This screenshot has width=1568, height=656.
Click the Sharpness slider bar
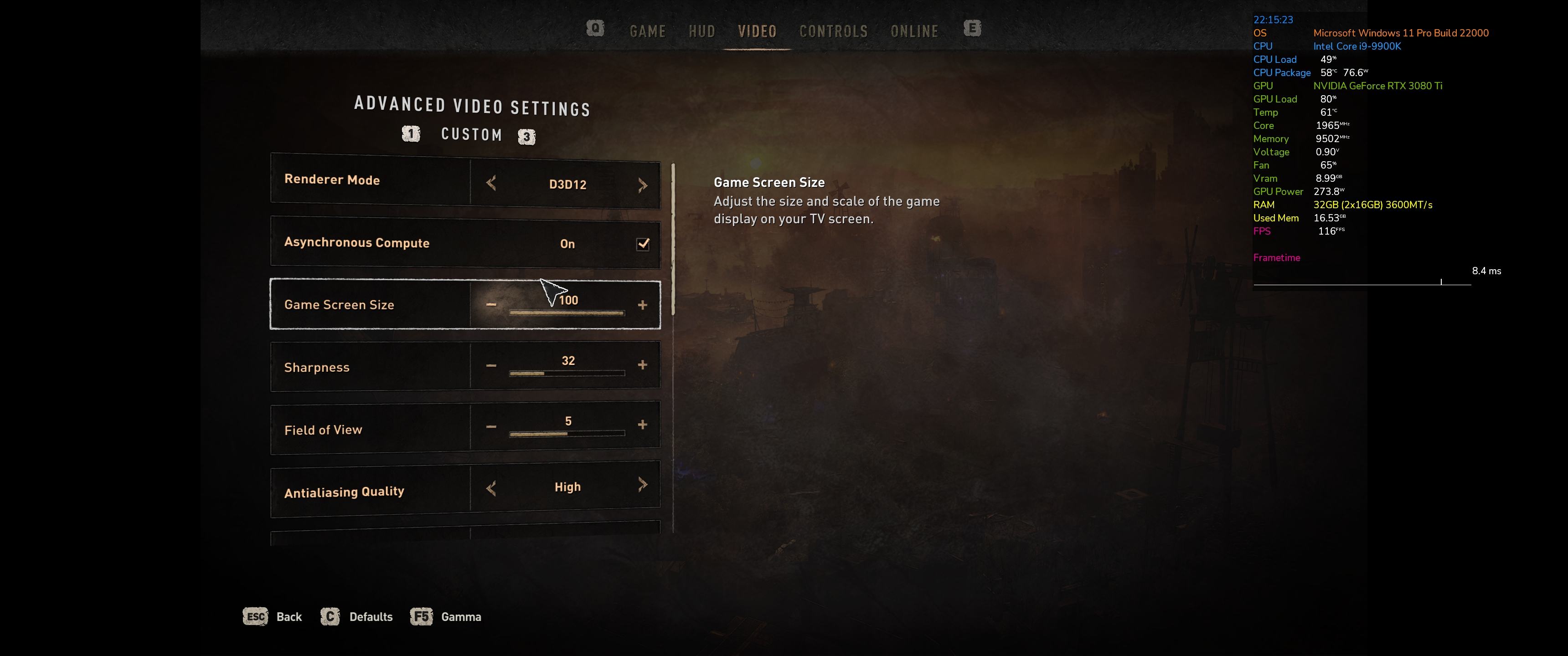pyautogui.click(x=567, y=373)
